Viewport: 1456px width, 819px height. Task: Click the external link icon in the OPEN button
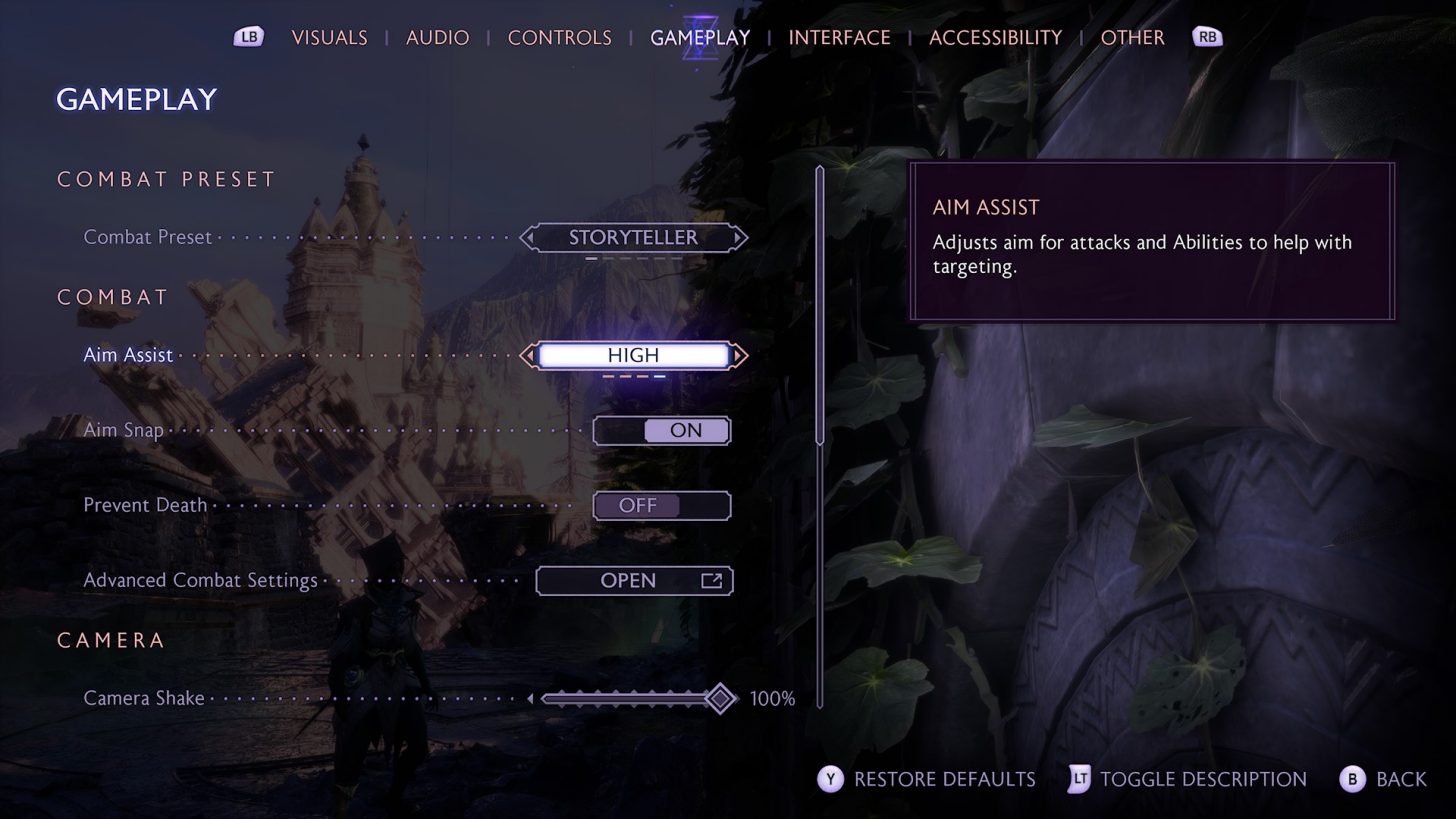[712, 580]
